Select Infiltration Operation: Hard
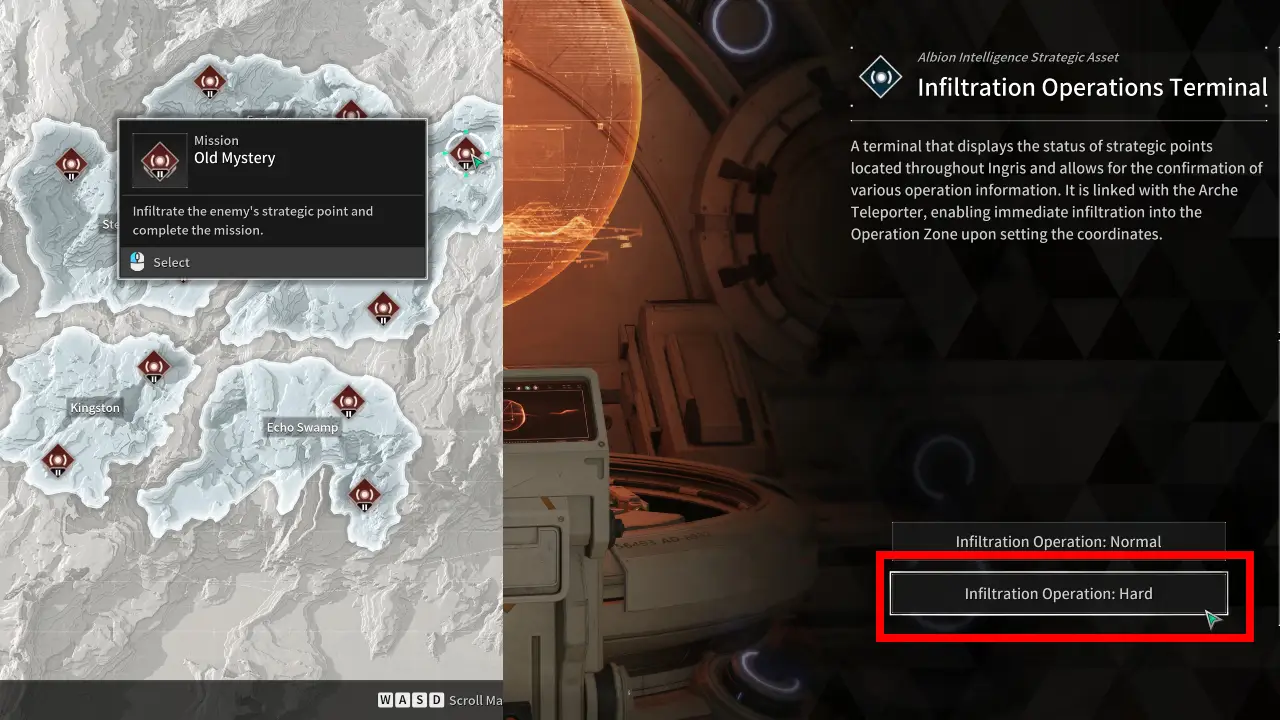Screen dimensions: 1280x720 click(1058, 593)
